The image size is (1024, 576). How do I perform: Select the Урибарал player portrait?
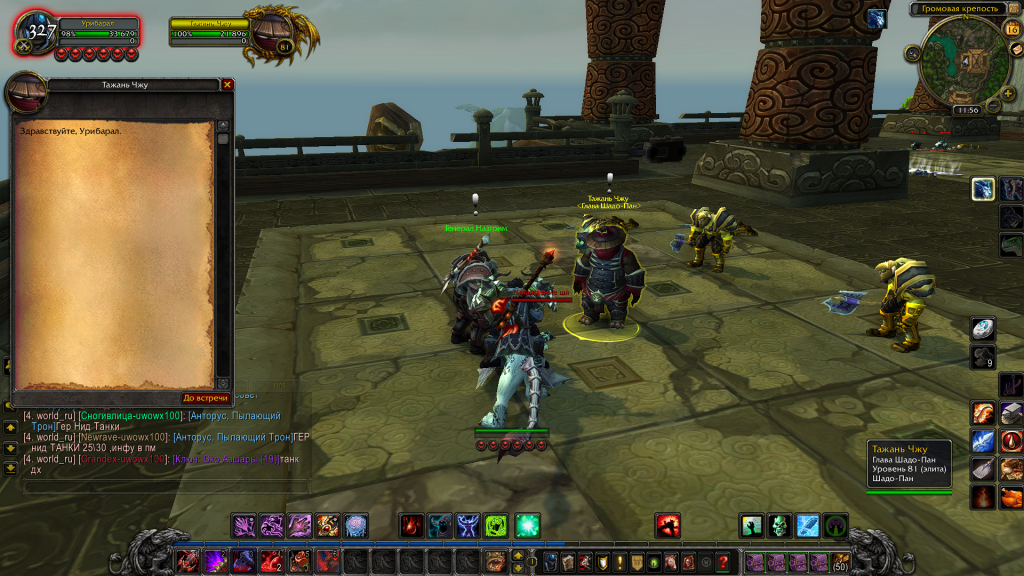pyautogui.click(x=38, y=31)
